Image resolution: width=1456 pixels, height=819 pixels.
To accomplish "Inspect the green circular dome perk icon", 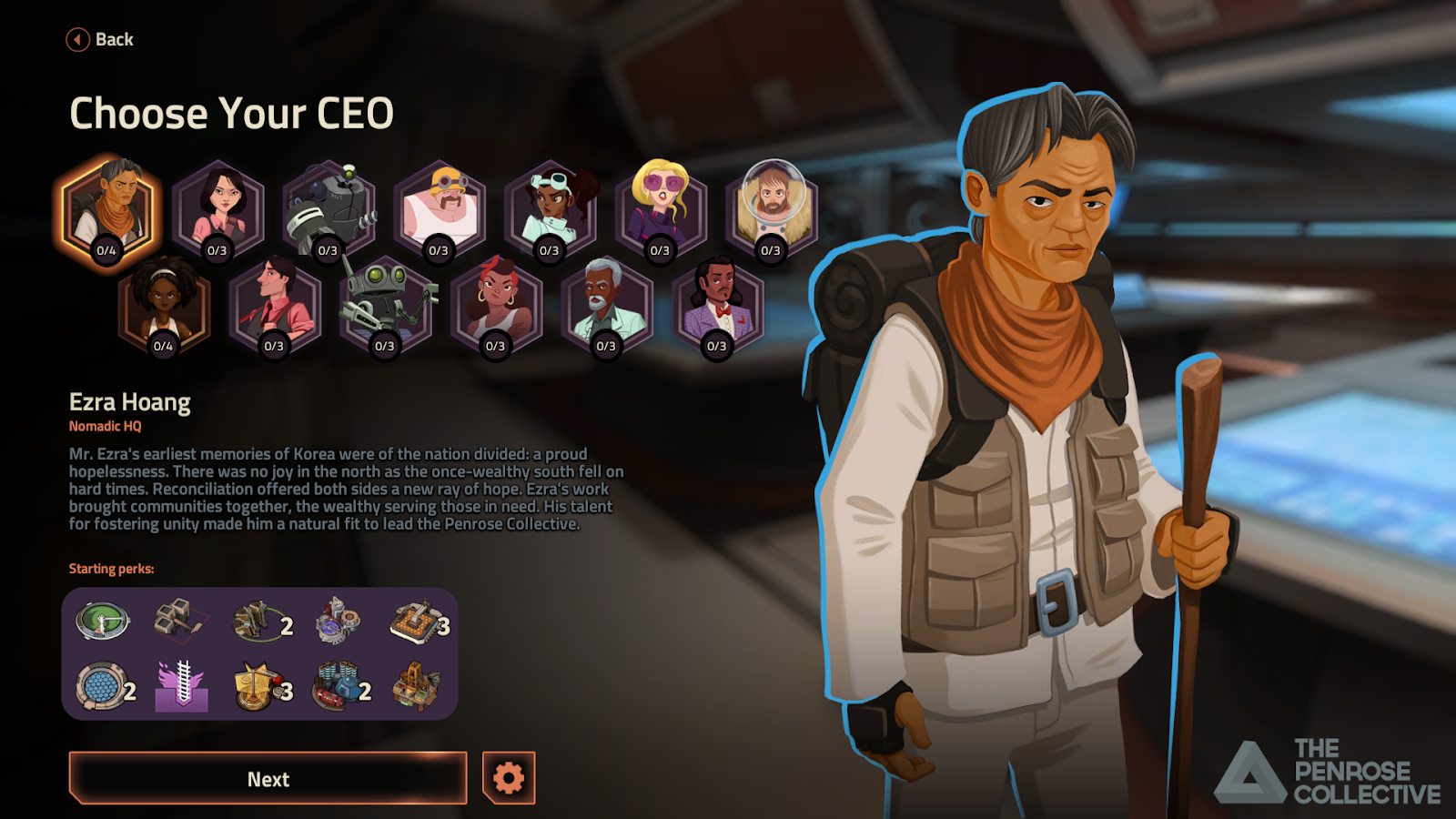I will (x=102, y=622).
